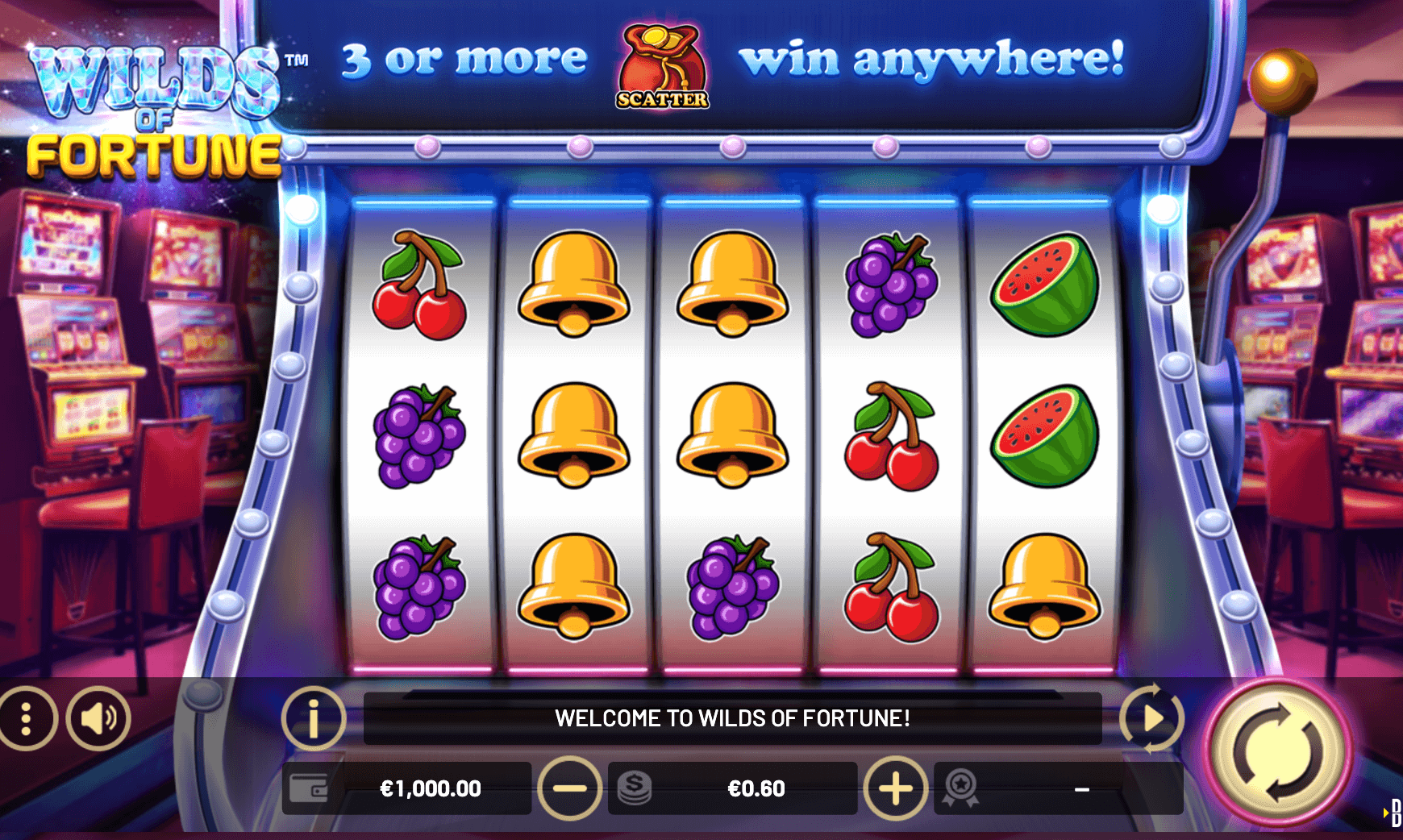This screenshot has height=840, width=1403.
Task: Click the coin stack bet icon
Action: pos(635,788)
